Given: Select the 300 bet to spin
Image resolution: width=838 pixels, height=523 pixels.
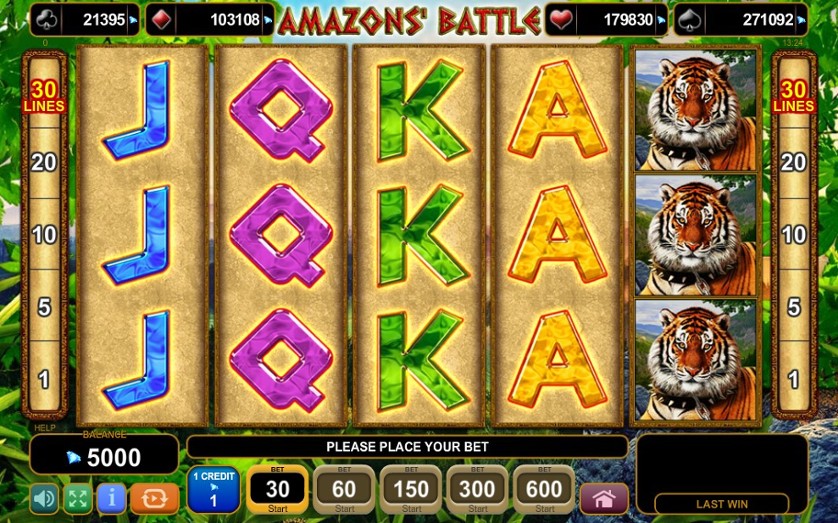Looking at the screenshot, I should coord(478,489).
